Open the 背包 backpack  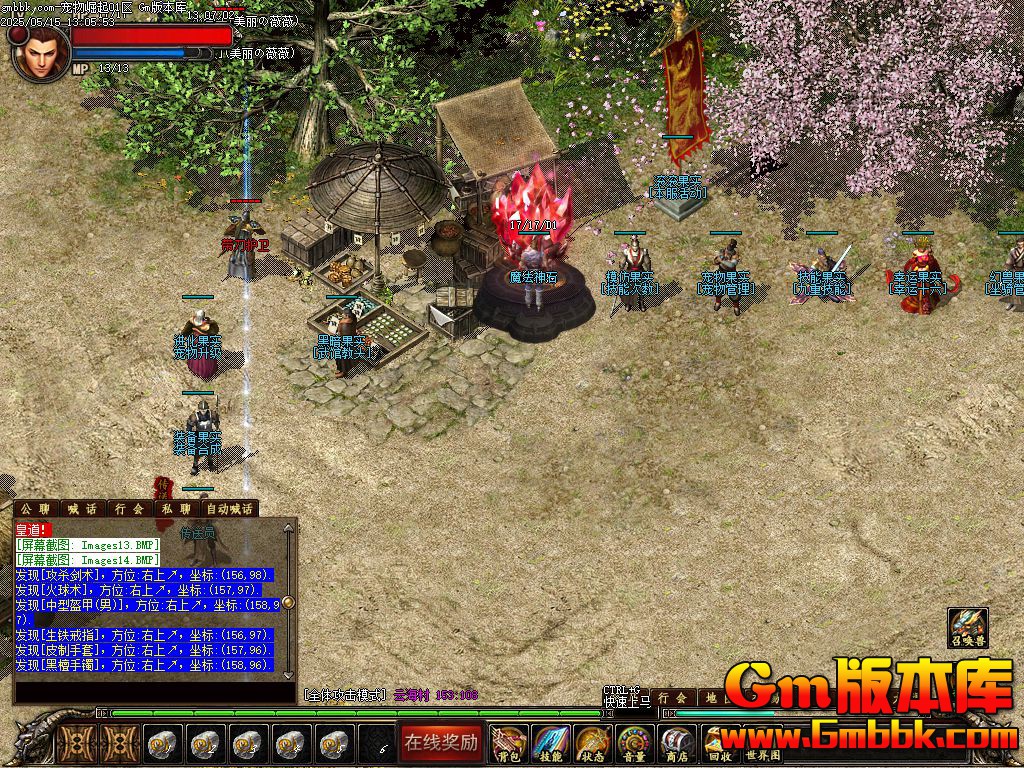pos(508,744)
